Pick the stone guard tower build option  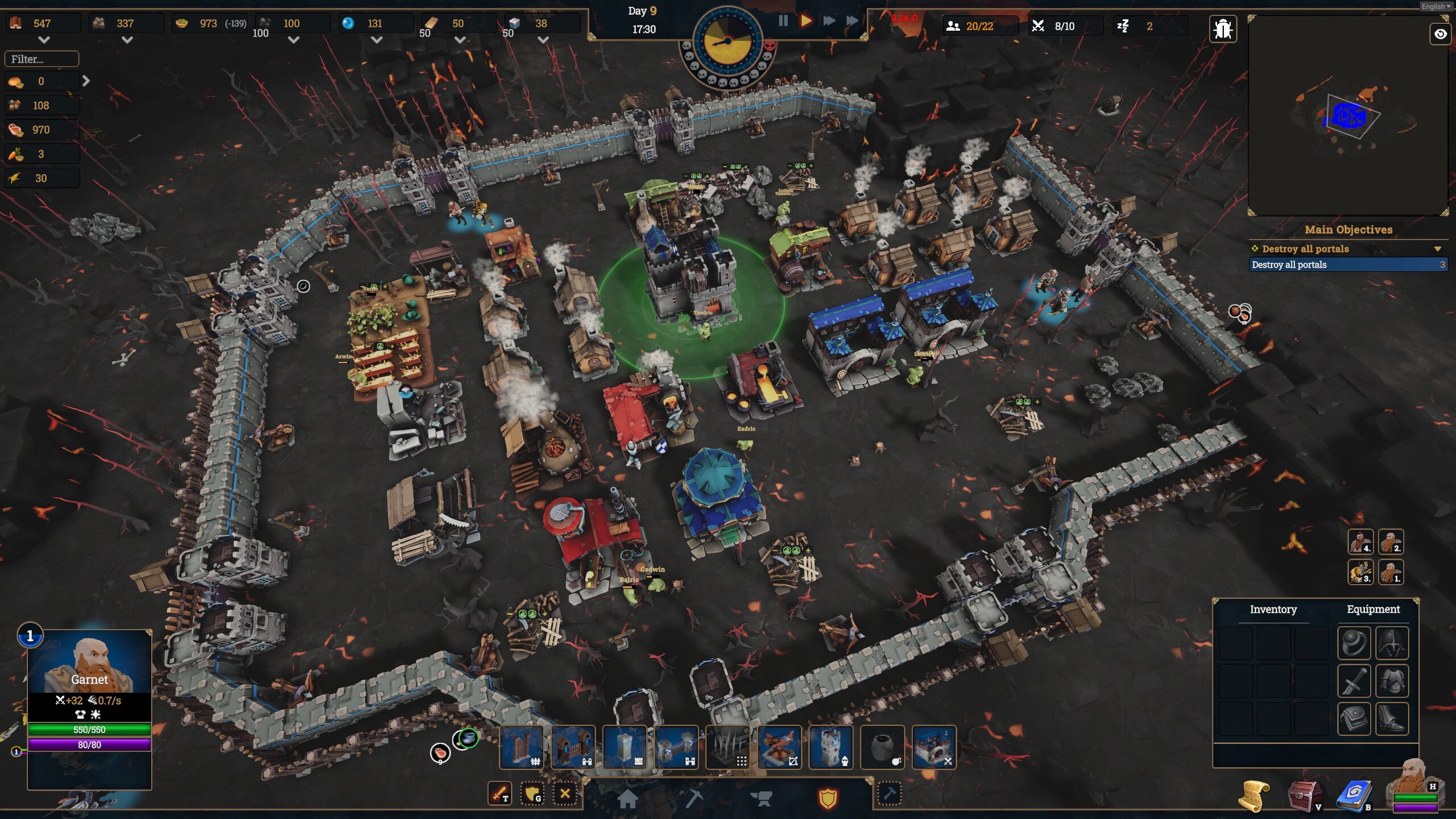tap(831, 747)
